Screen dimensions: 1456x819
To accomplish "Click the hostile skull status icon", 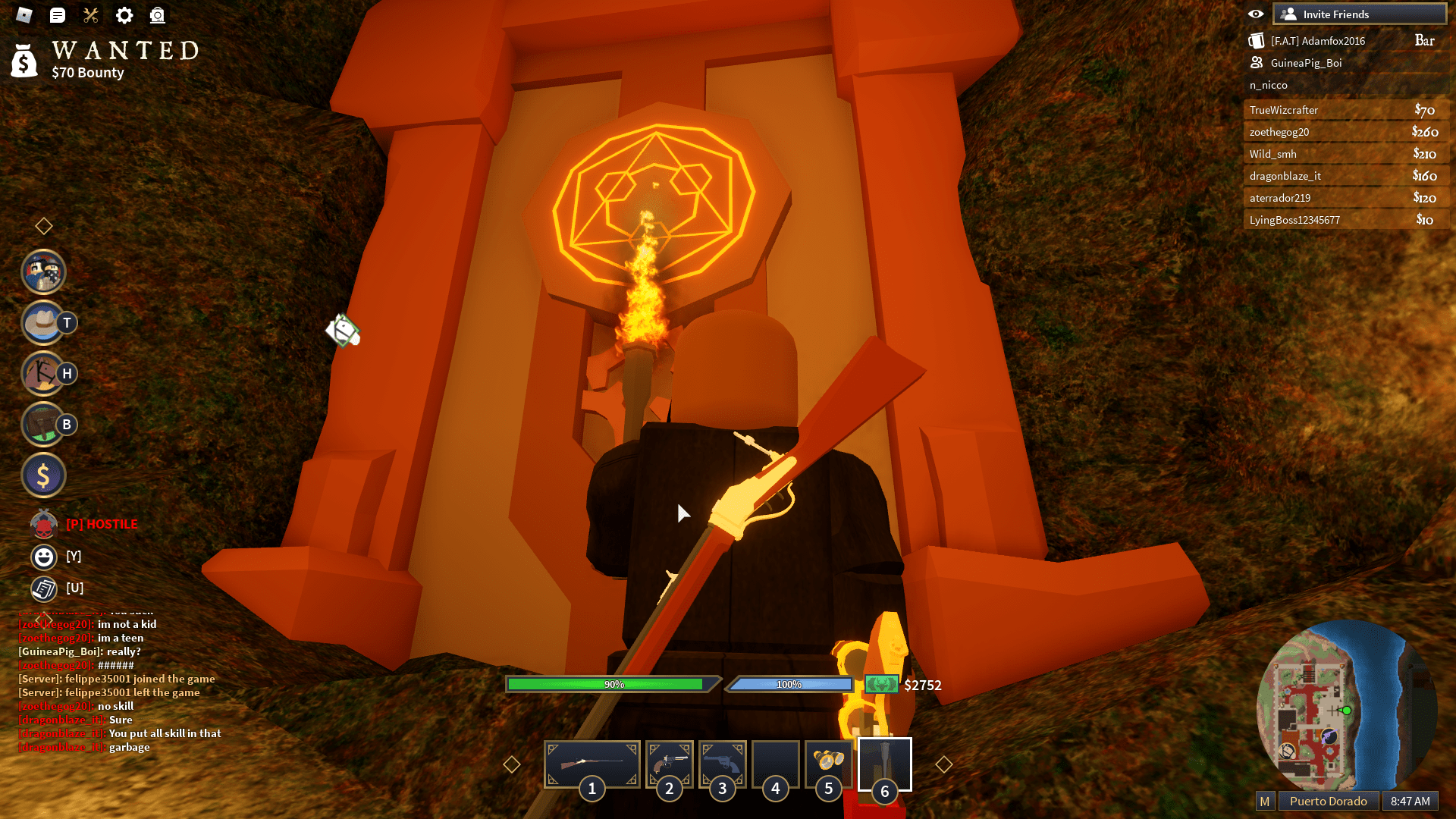I will coord(43,524).
